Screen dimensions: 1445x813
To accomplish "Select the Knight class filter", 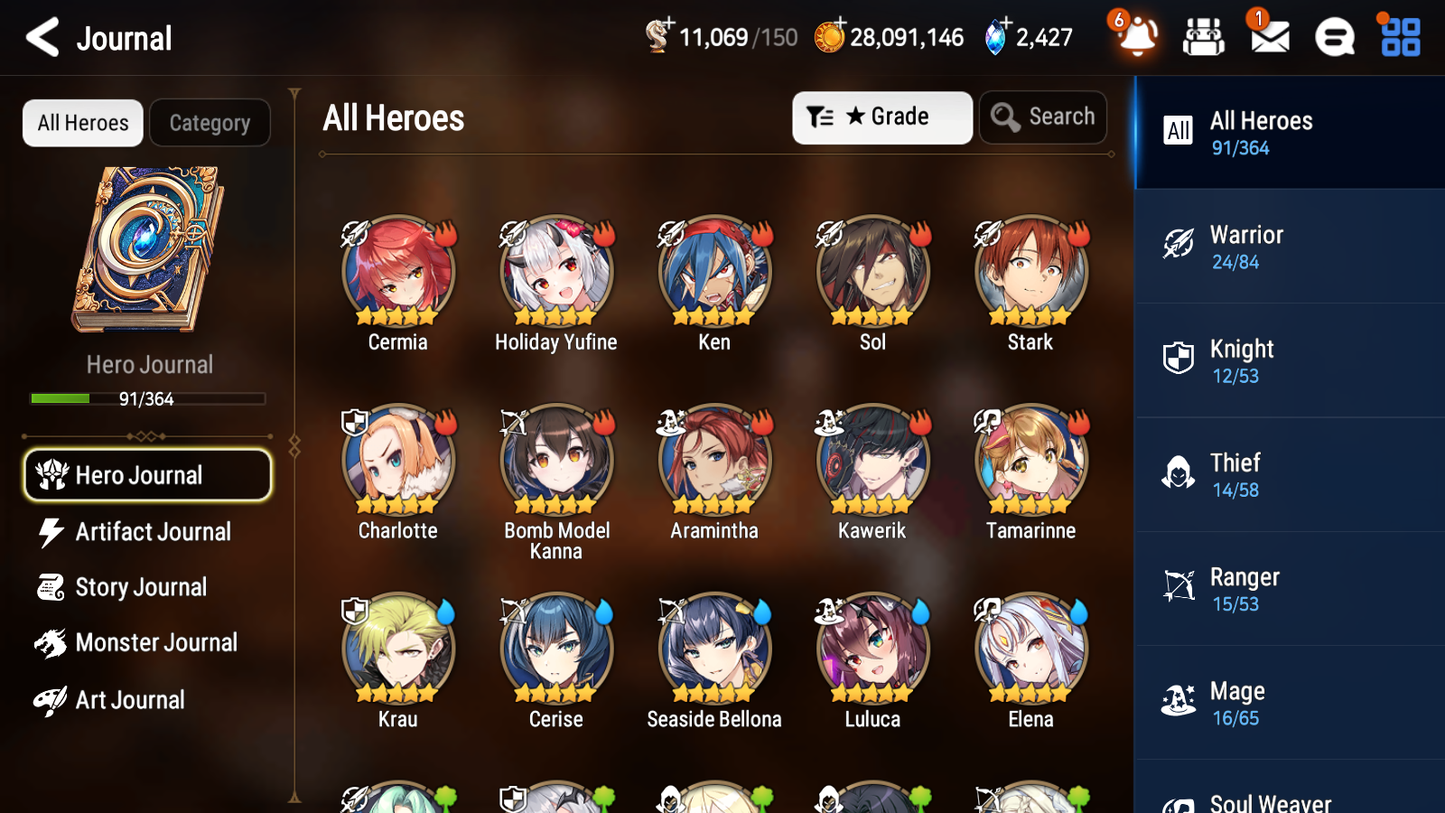I will click(x=1289, y=360).
